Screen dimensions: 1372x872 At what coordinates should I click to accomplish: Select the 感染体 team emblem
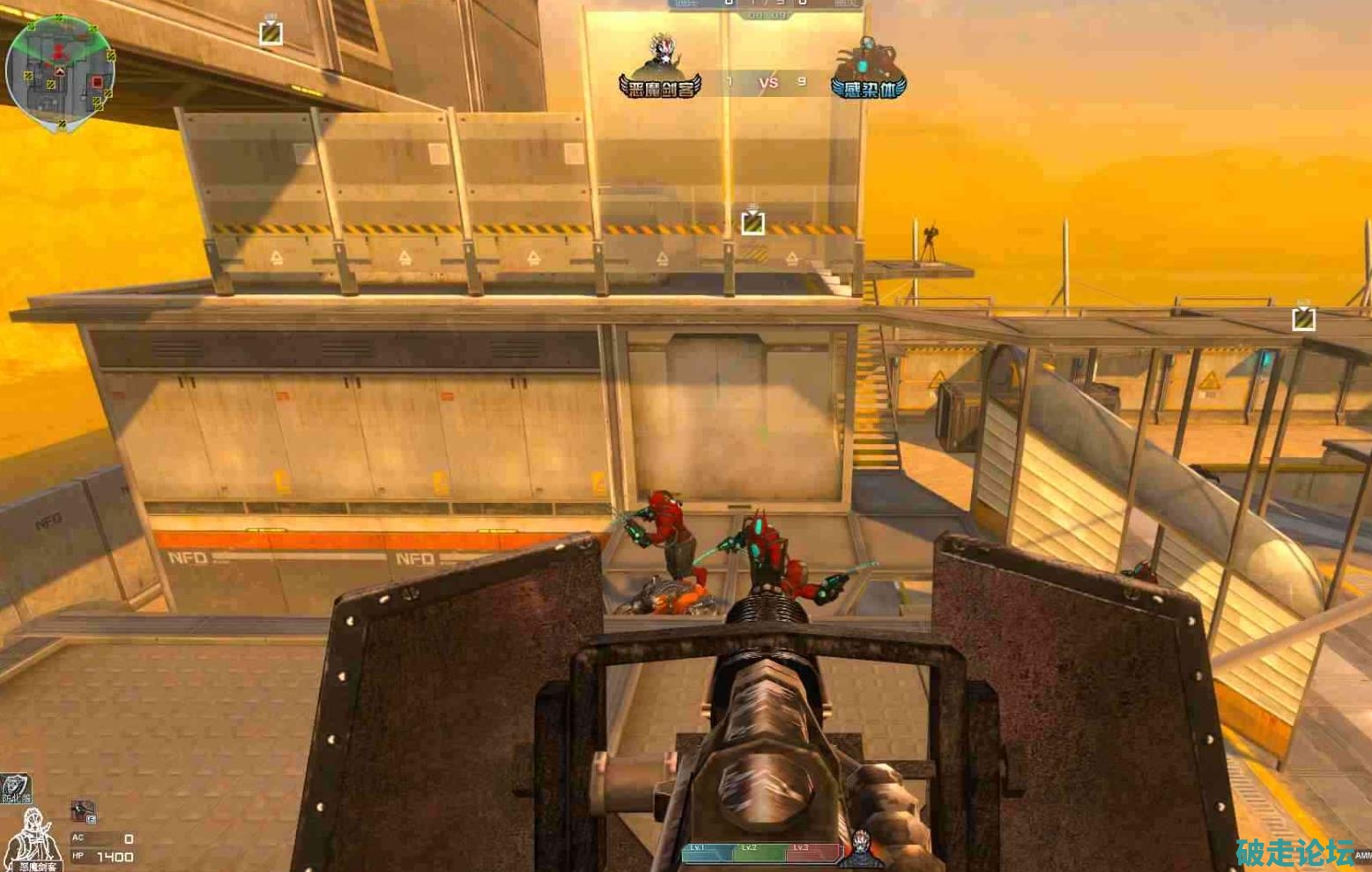pyautogui.click(x=868, y=69)
